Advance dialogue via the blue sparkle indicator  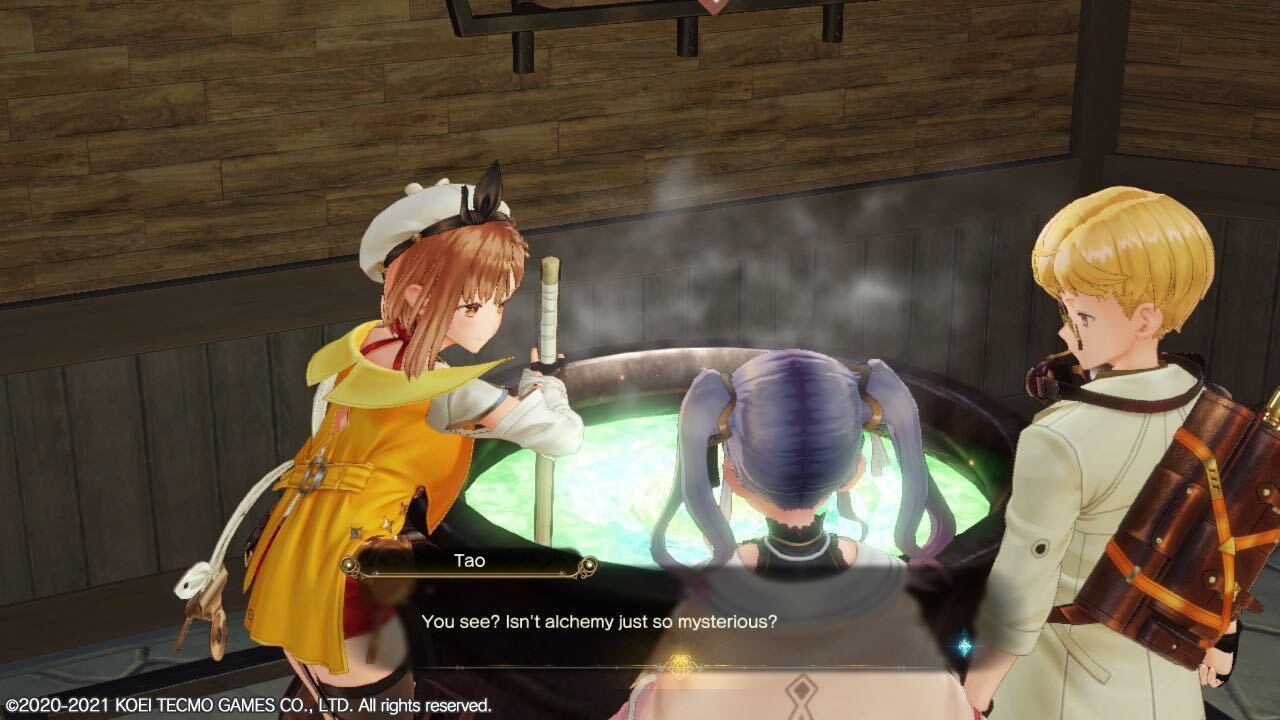tap(964, 646)
